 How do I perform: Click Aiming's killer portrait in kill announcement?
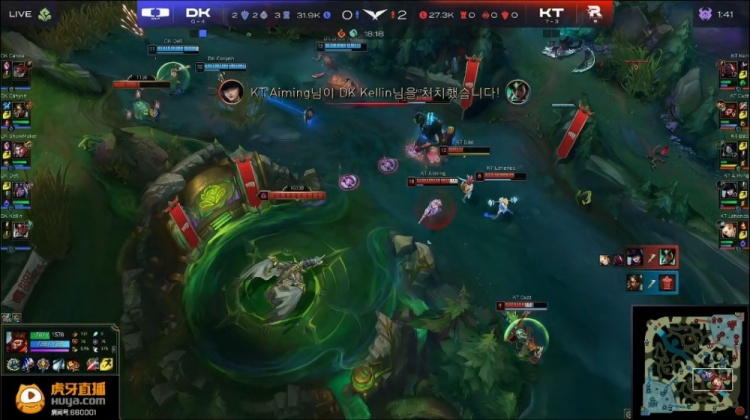[x=232, y=90]
